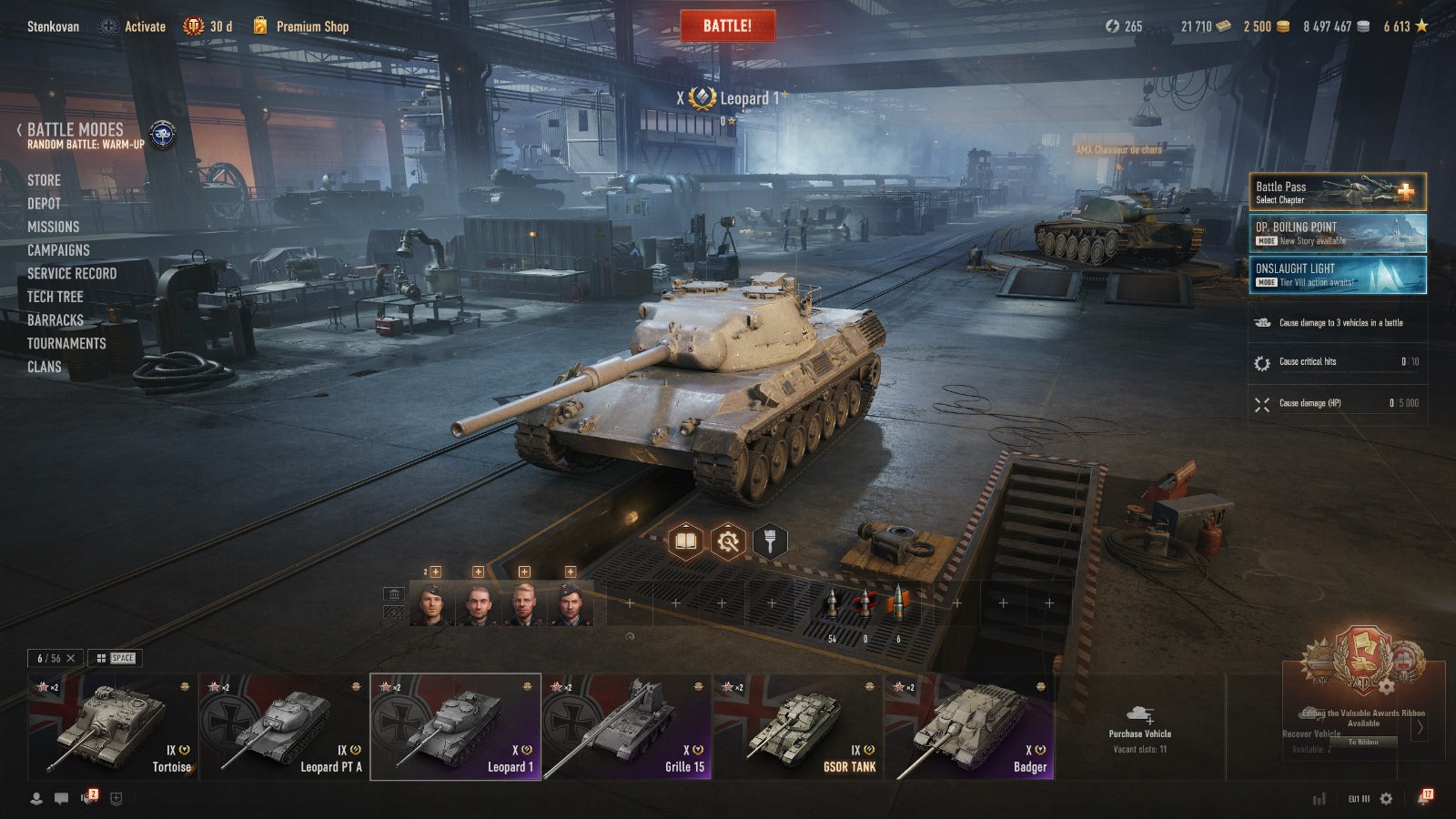Select the Tortoise in the vehicle carousel

coord(111,726)
